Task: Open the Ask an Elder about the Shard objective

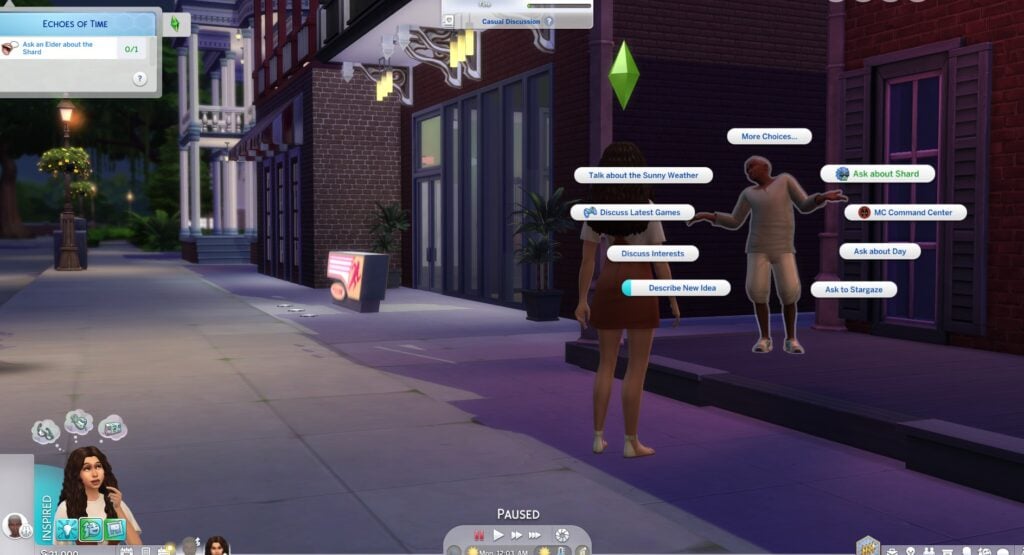Action: (x=60, y=48)
